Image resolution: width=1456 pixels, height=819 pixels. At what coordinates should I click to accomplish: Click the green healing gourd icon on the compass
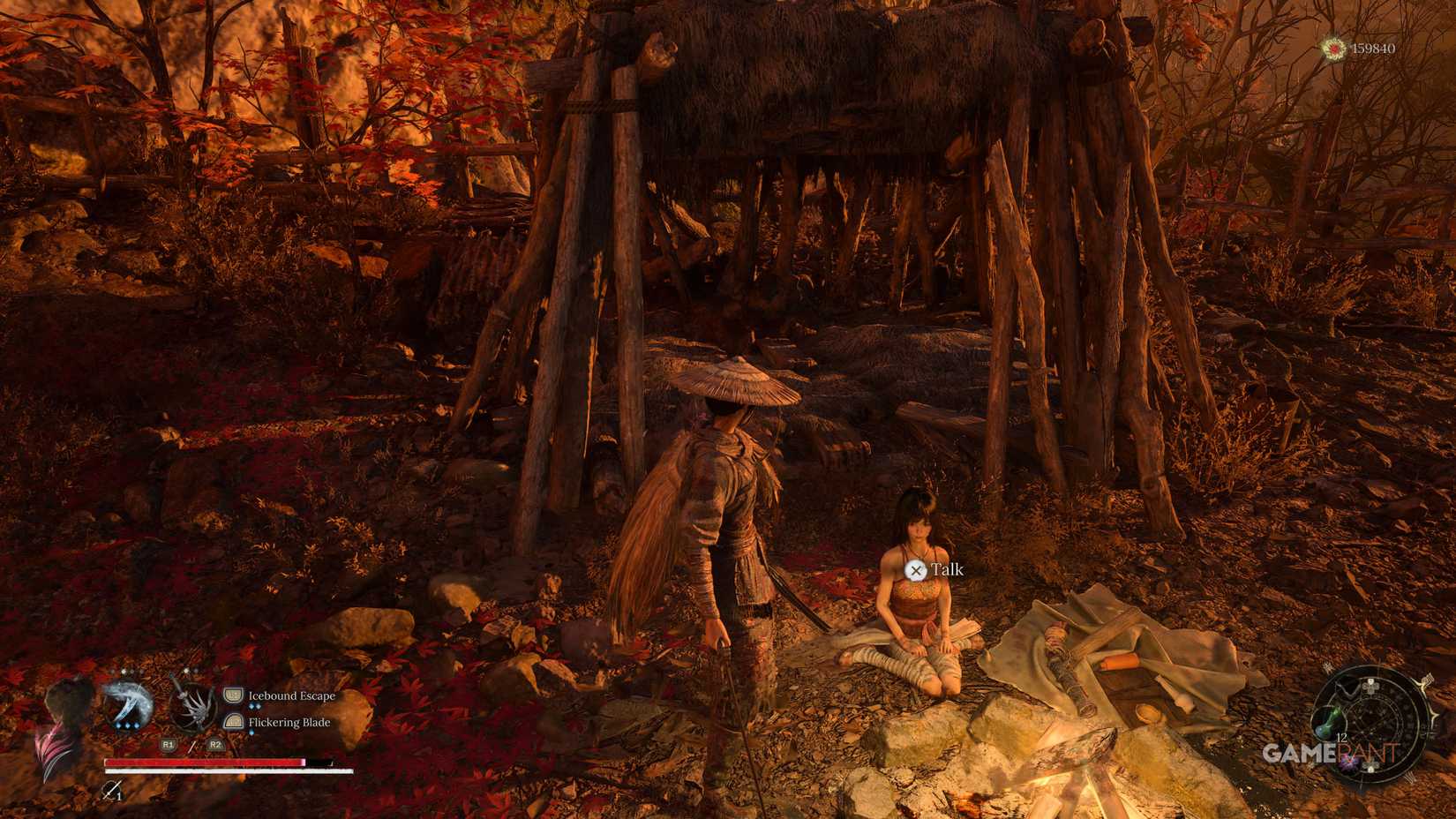coord(1329,723)
